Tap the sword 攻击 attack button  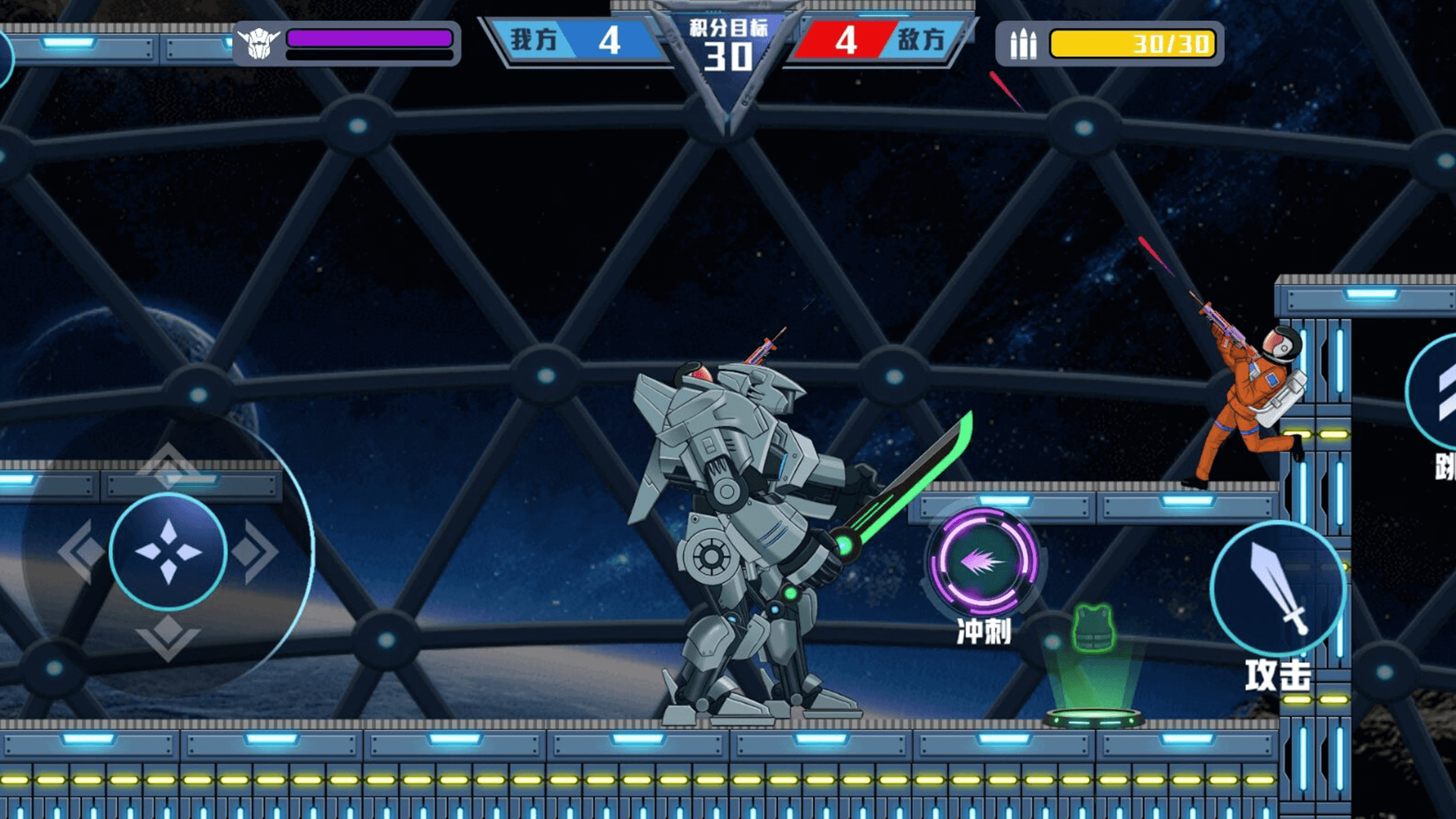(1278, 589)
